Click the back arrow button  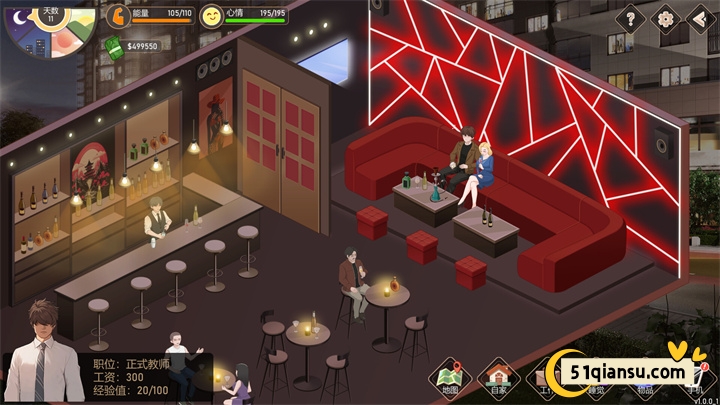pos(698,18)
